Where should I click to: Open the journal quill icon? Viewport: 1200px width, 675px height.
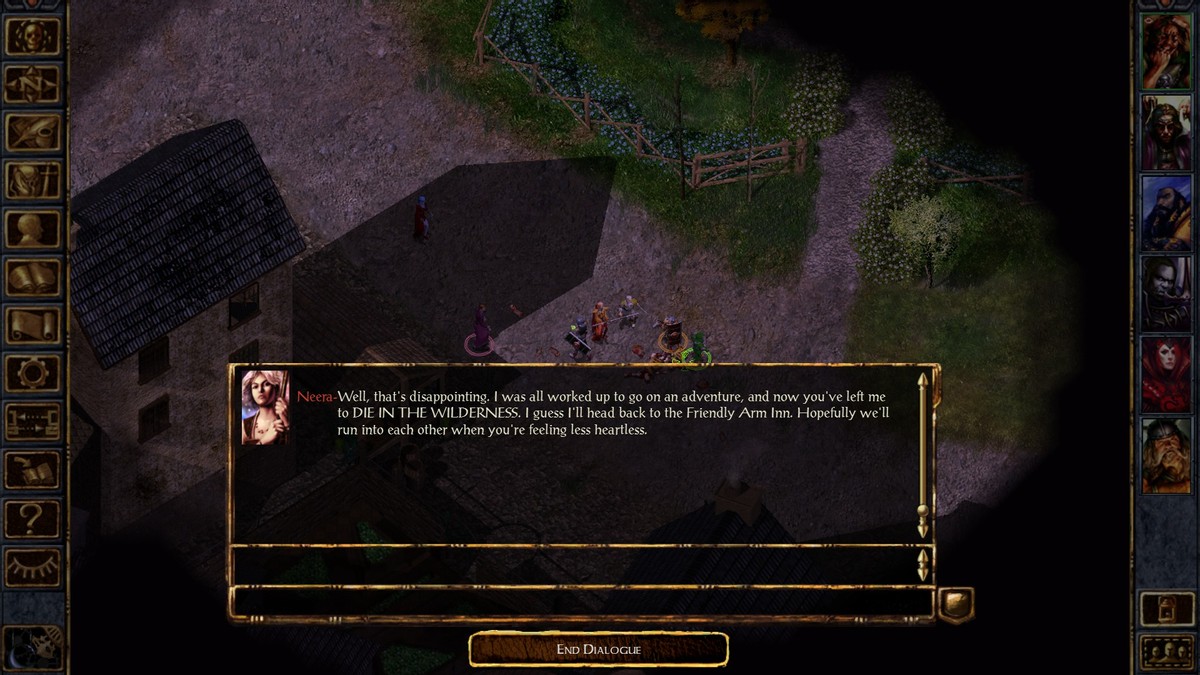pyautogui.click(x=32, y=132)
